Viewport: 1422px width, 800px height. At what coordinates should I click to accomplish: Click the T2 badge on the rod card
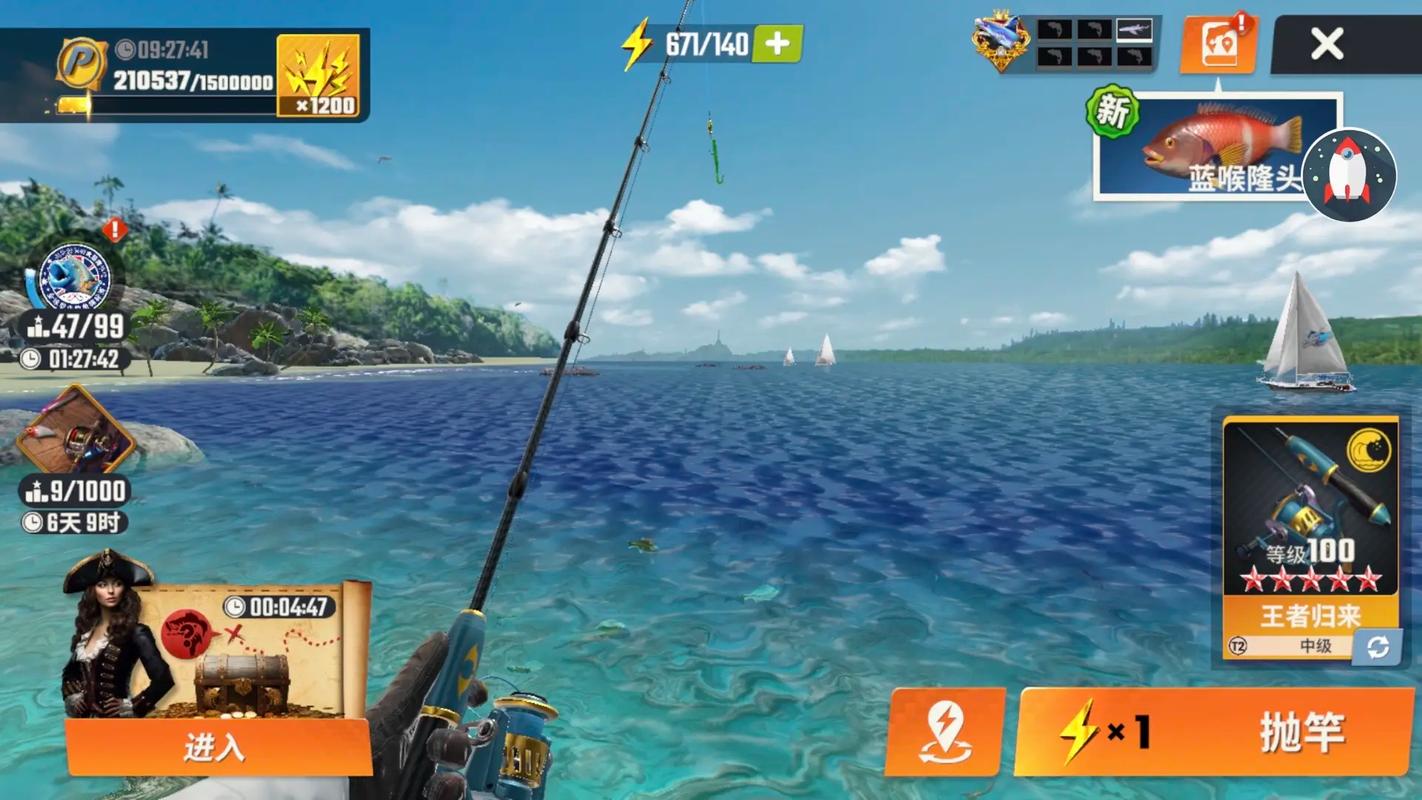point(1239,647)
